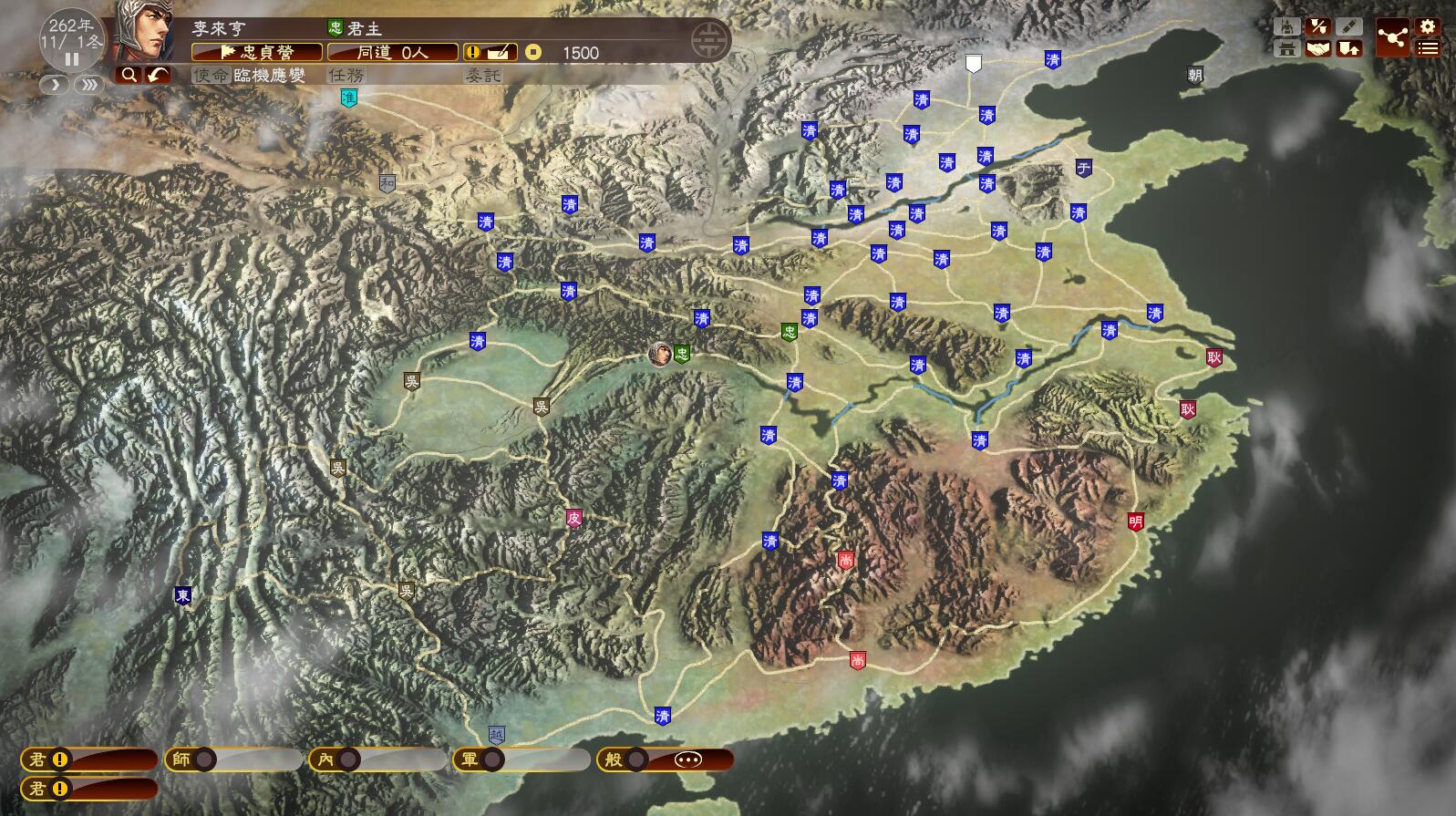Click the banner with up-arrow icon

click(1348, 48)
